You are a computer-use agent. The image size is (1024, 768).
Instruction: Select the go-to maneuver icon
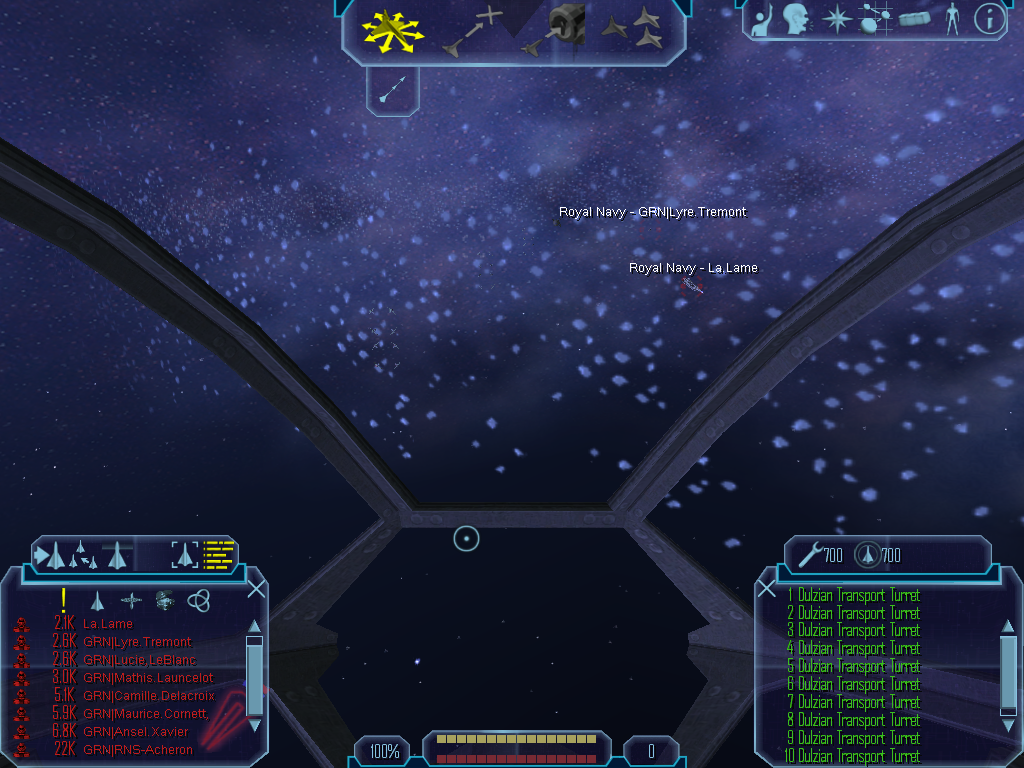pos(471,30)
